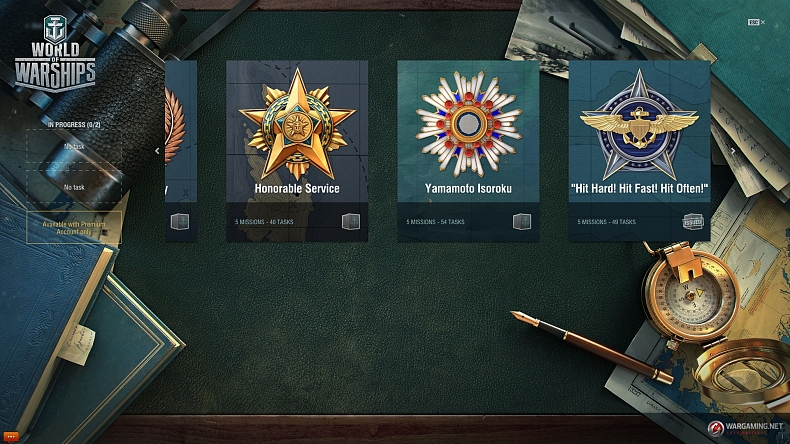This screenshot has height=444, width=790.
Task: Click the left arrow to show previous campaigns
Action: coord(157,151)
